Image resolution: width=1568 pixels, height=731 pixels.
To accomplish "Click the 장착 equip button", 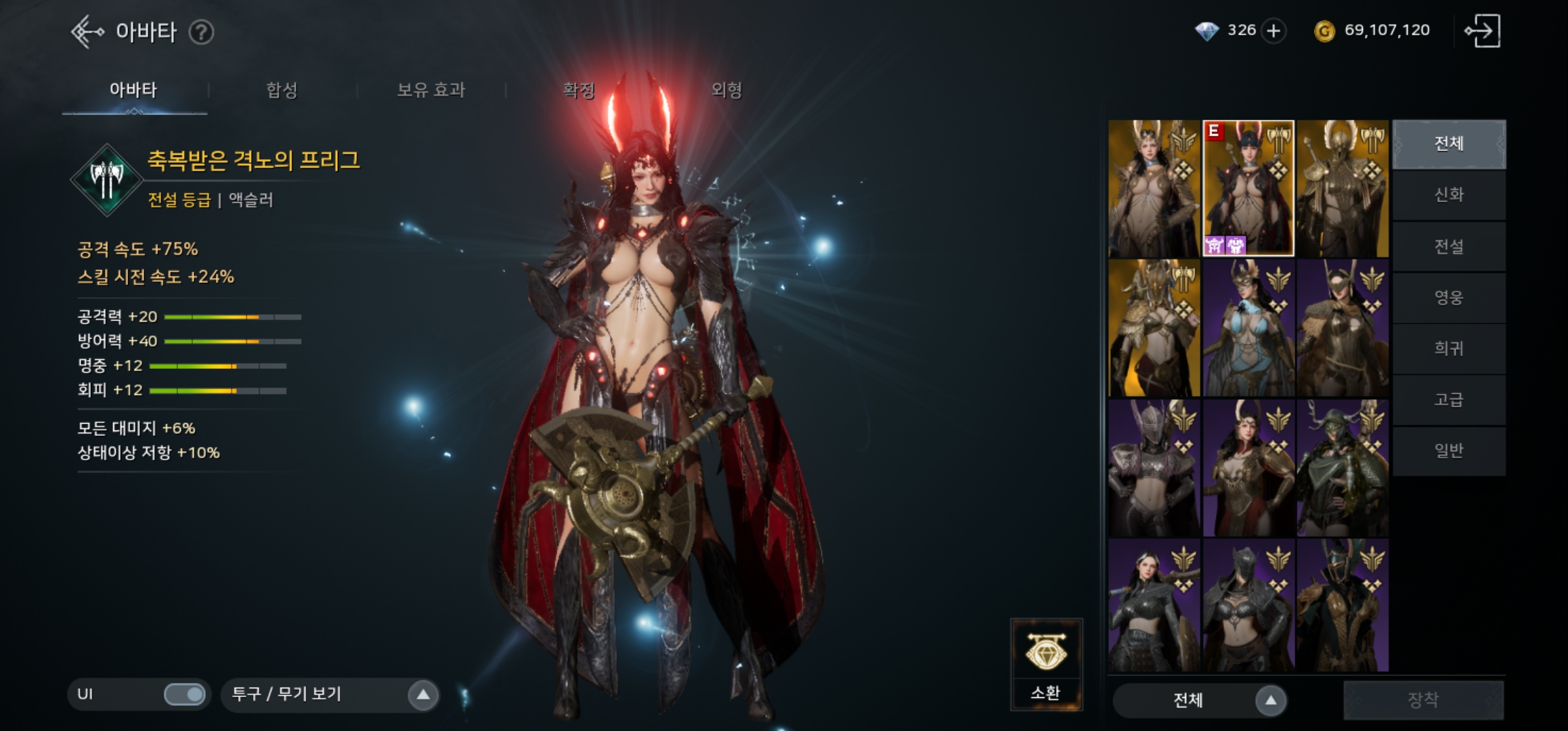I will tap(1423, 700).
